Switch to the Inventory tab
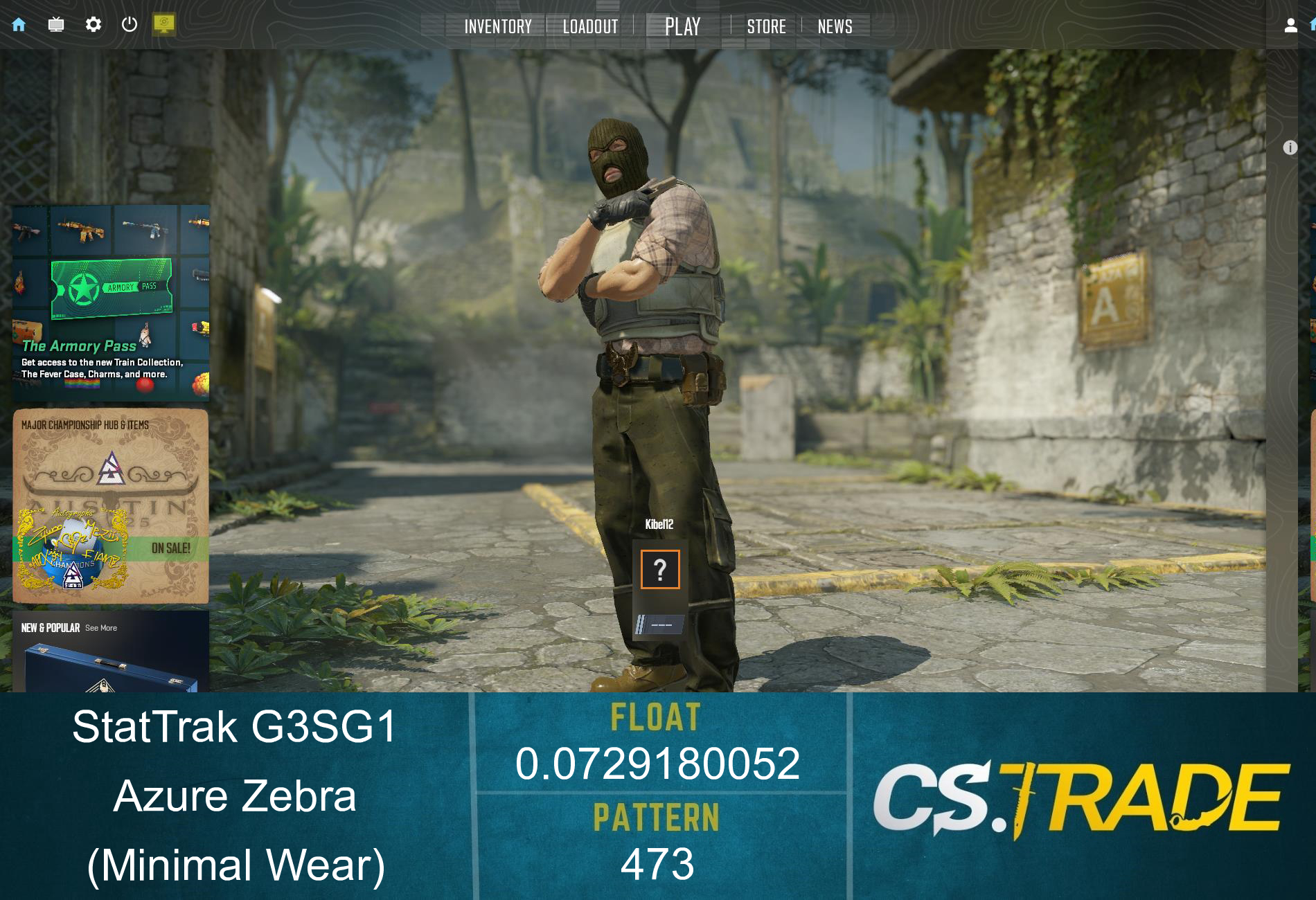Screen dimensions: 1316x900 pyautogui.click(x=498, y=26)
